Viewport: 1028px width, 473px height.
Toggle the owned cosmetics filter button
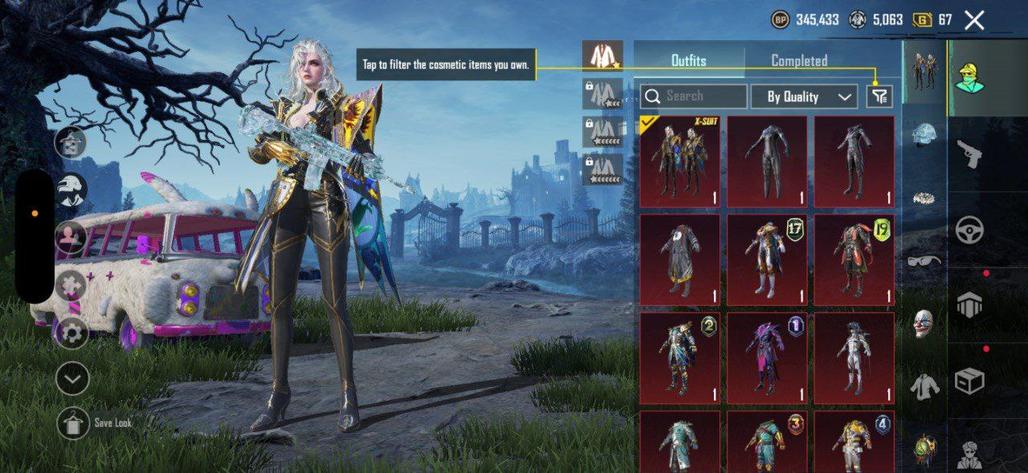pyautogui.click(x=879, y=96)
